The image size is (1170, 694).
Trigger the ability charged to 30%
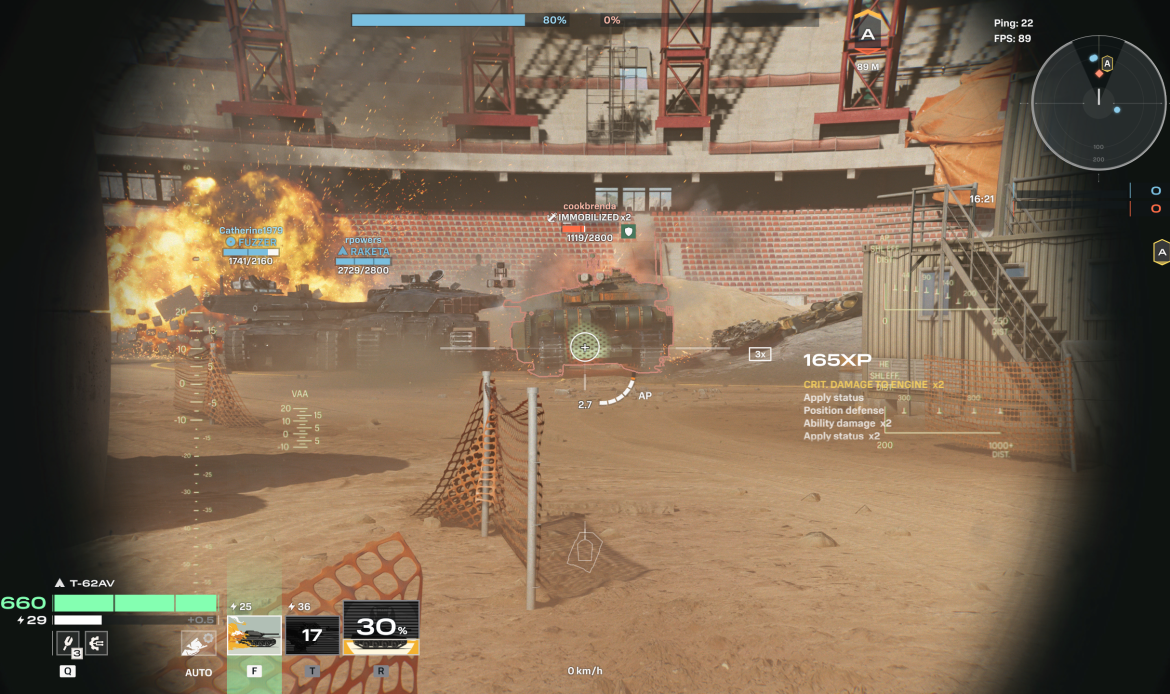[x=380, y=629]
